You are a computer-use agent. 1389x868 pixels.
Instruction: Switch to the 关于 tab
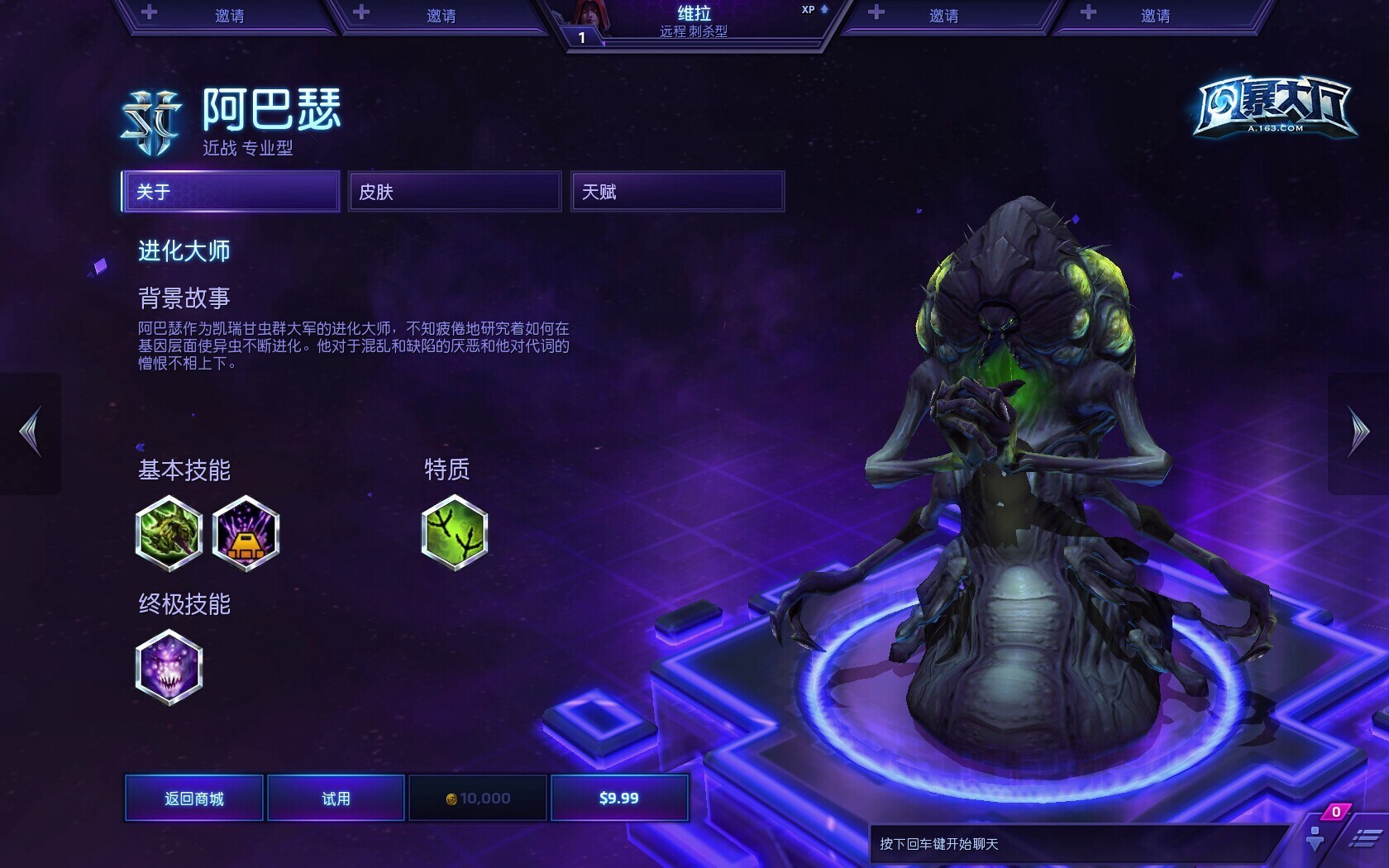(231, 192)
